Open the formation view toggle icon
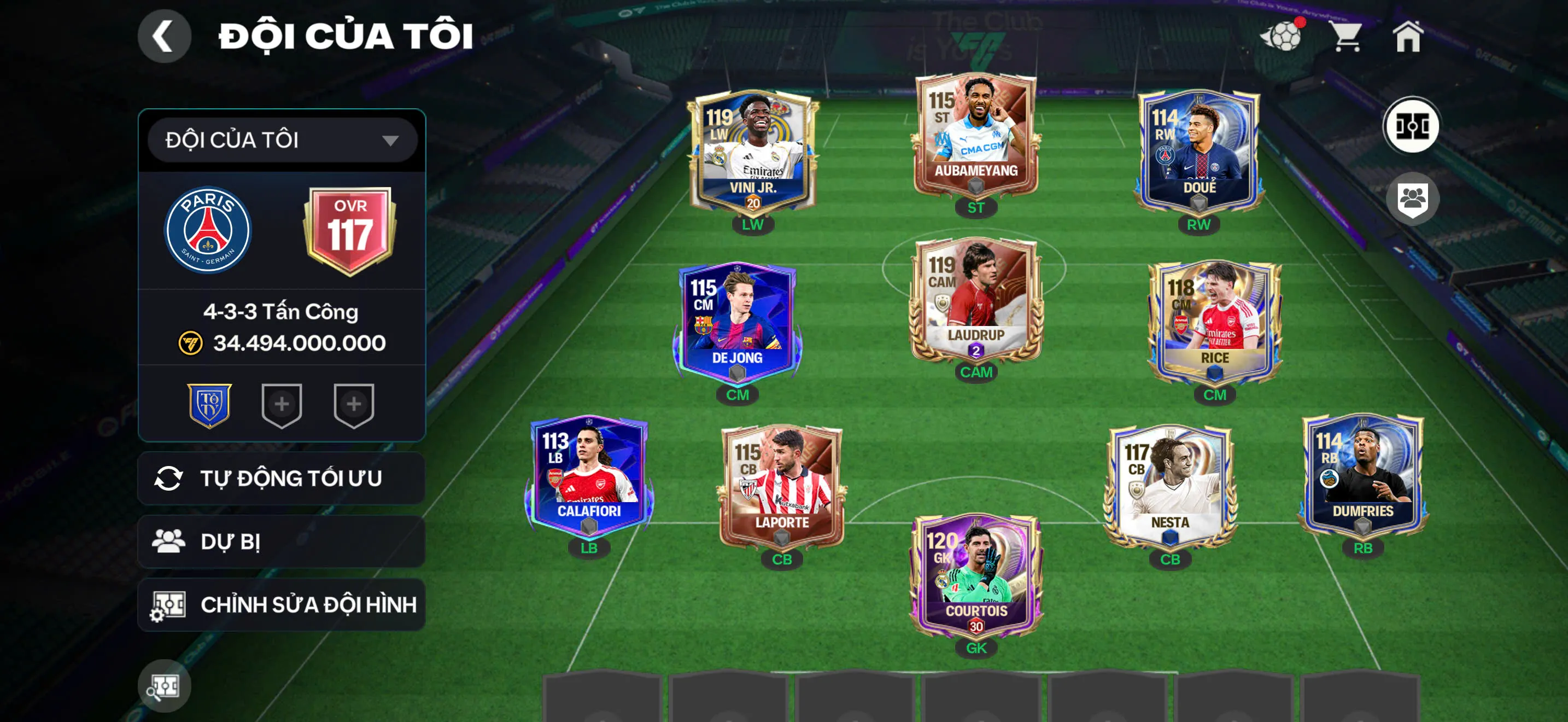This screenshot has height=722, width=1568. pyautogui.click(x=1412, y=126)
